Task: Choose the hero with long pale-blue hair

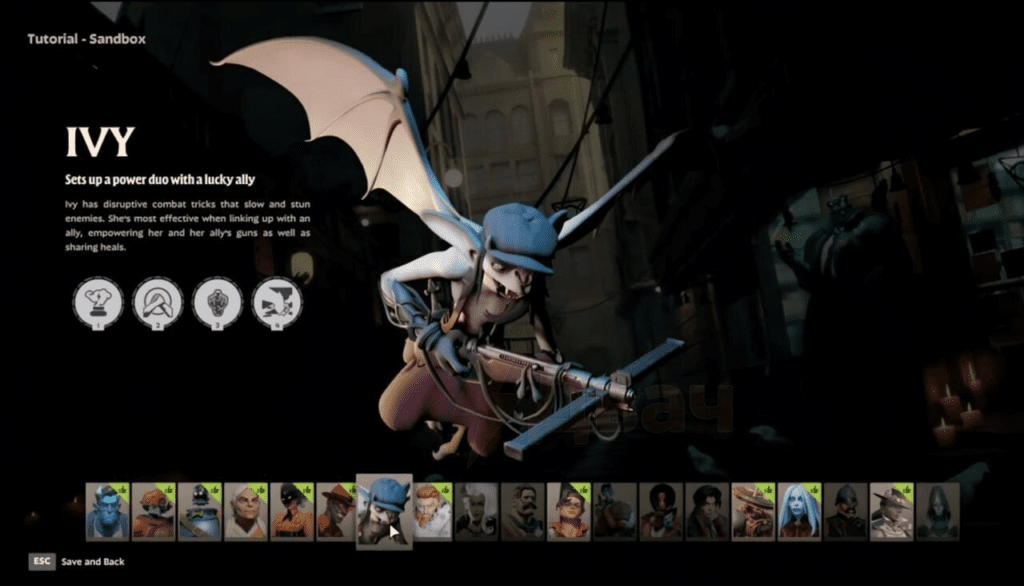Action: [x=799, y=511]
